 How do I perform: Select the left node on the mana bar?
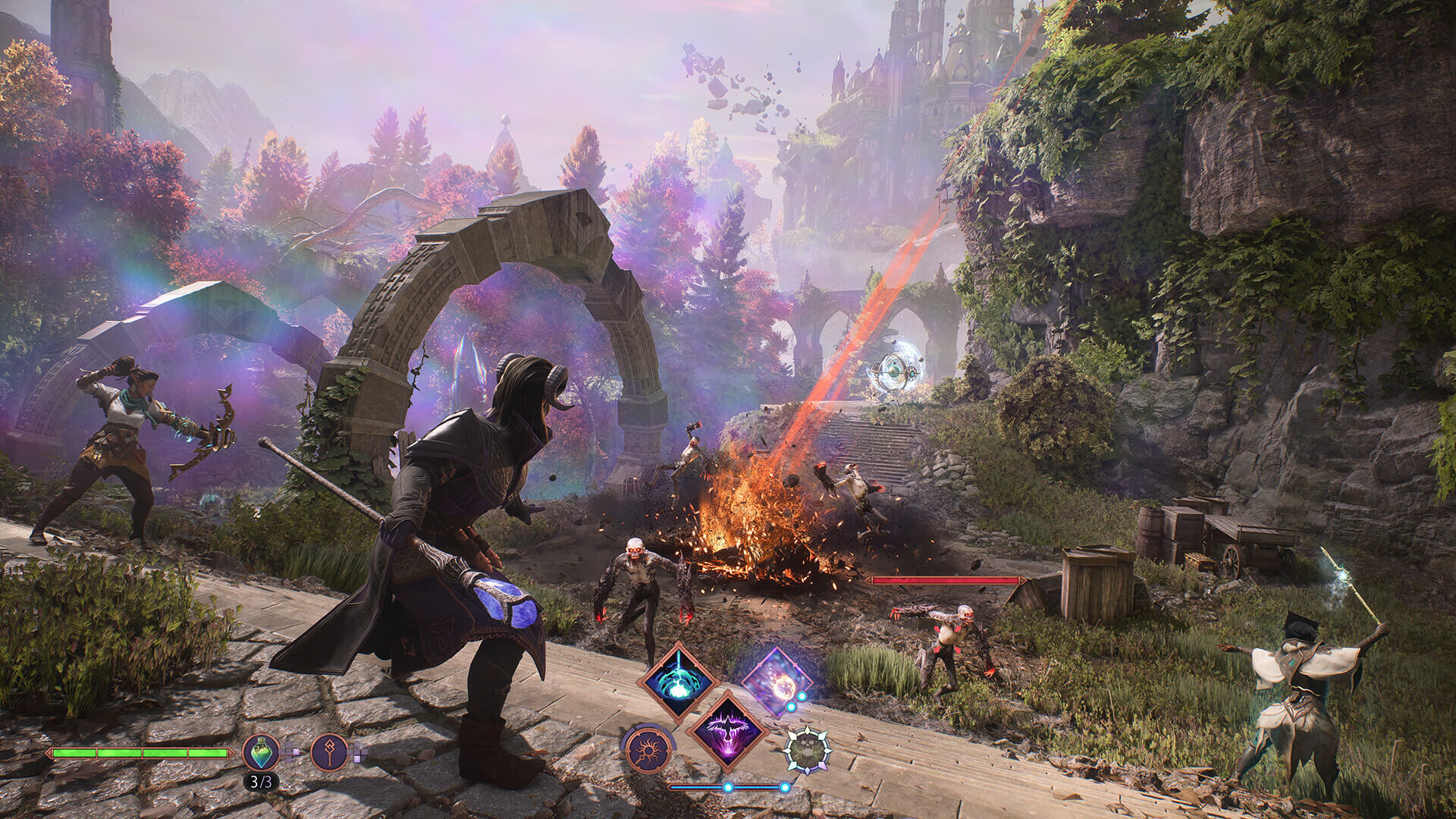pos(729,786)
